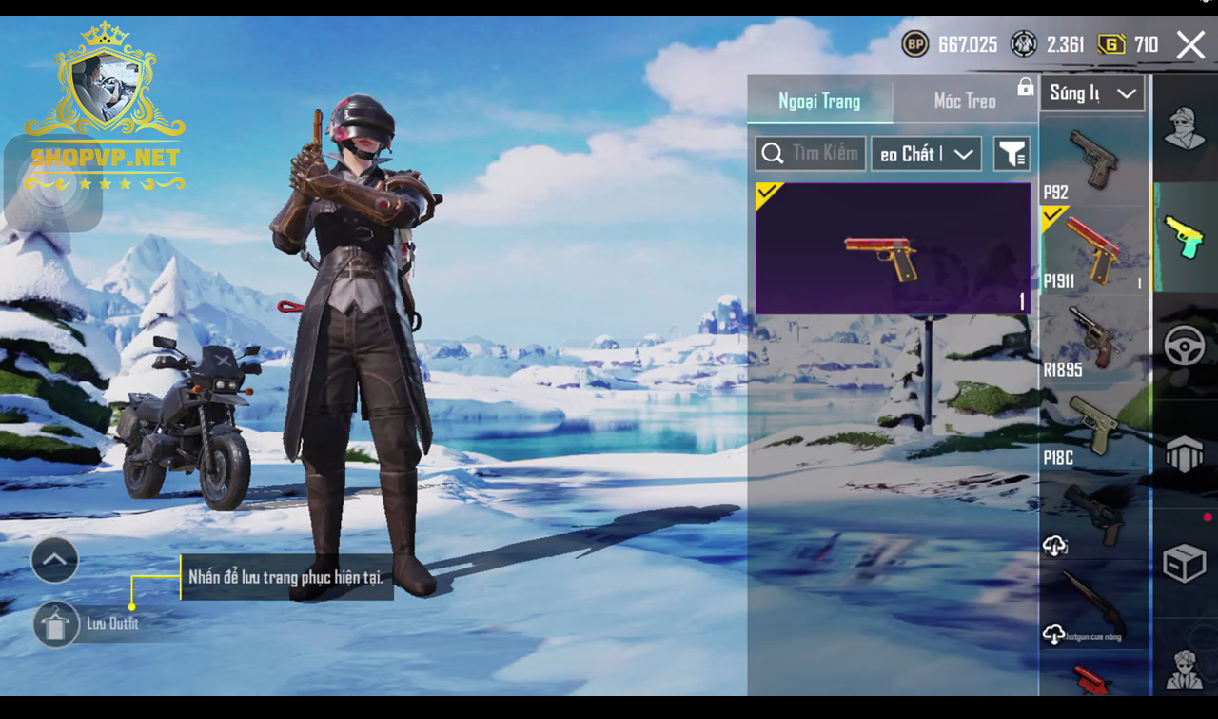Save the current outfit with Lưu Outfit
Image resolution: width=1218 pixels, height=719 pixels.
click(56, 624)
